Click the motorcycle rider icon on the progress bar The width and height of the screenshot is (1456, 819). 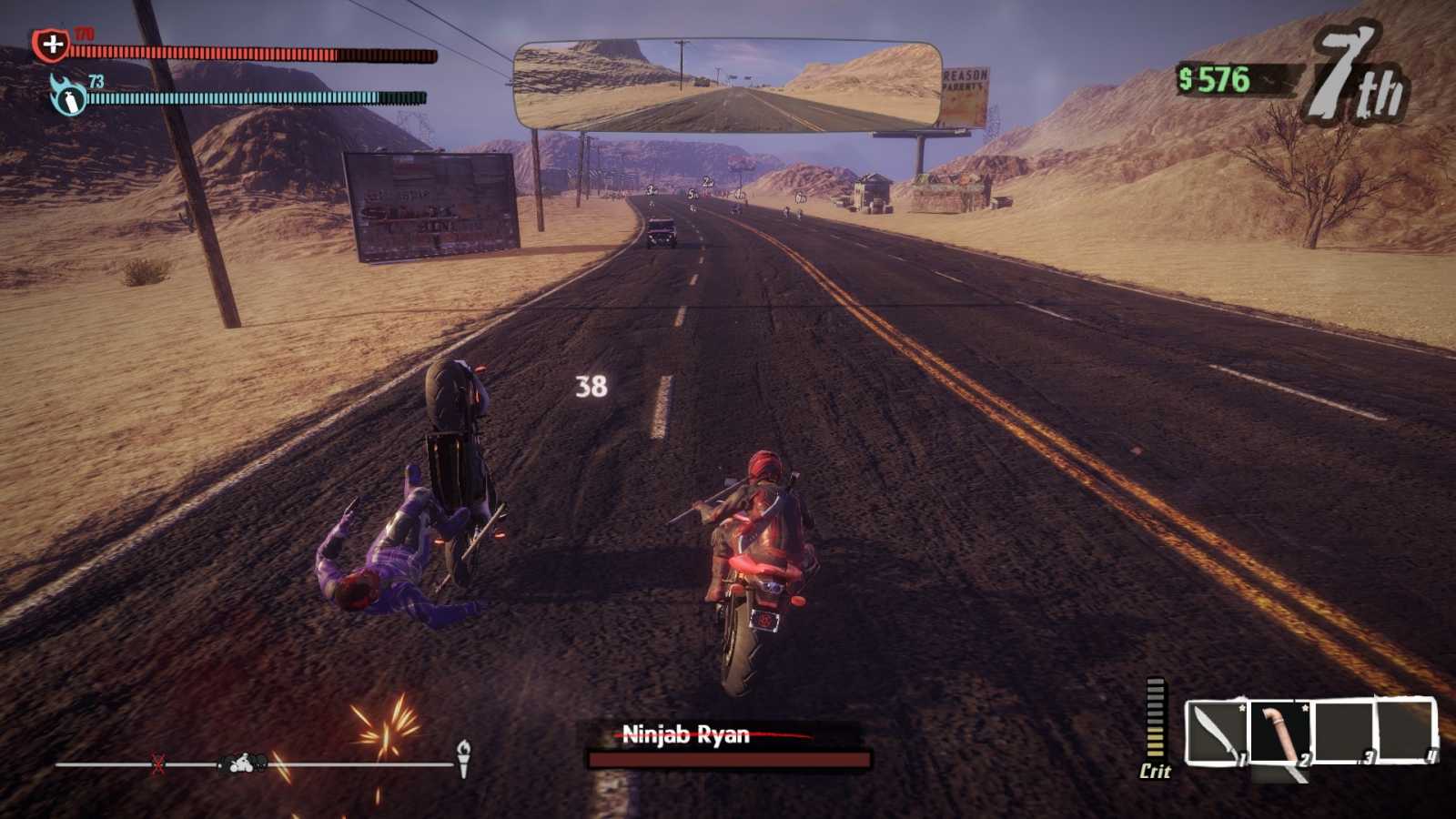[239, 764]
